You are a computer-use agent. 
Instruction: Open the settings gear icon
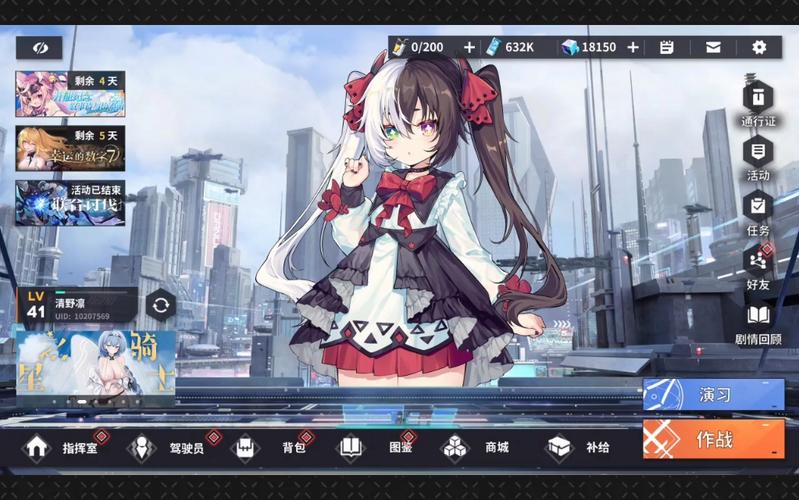(x=759, y=47)
